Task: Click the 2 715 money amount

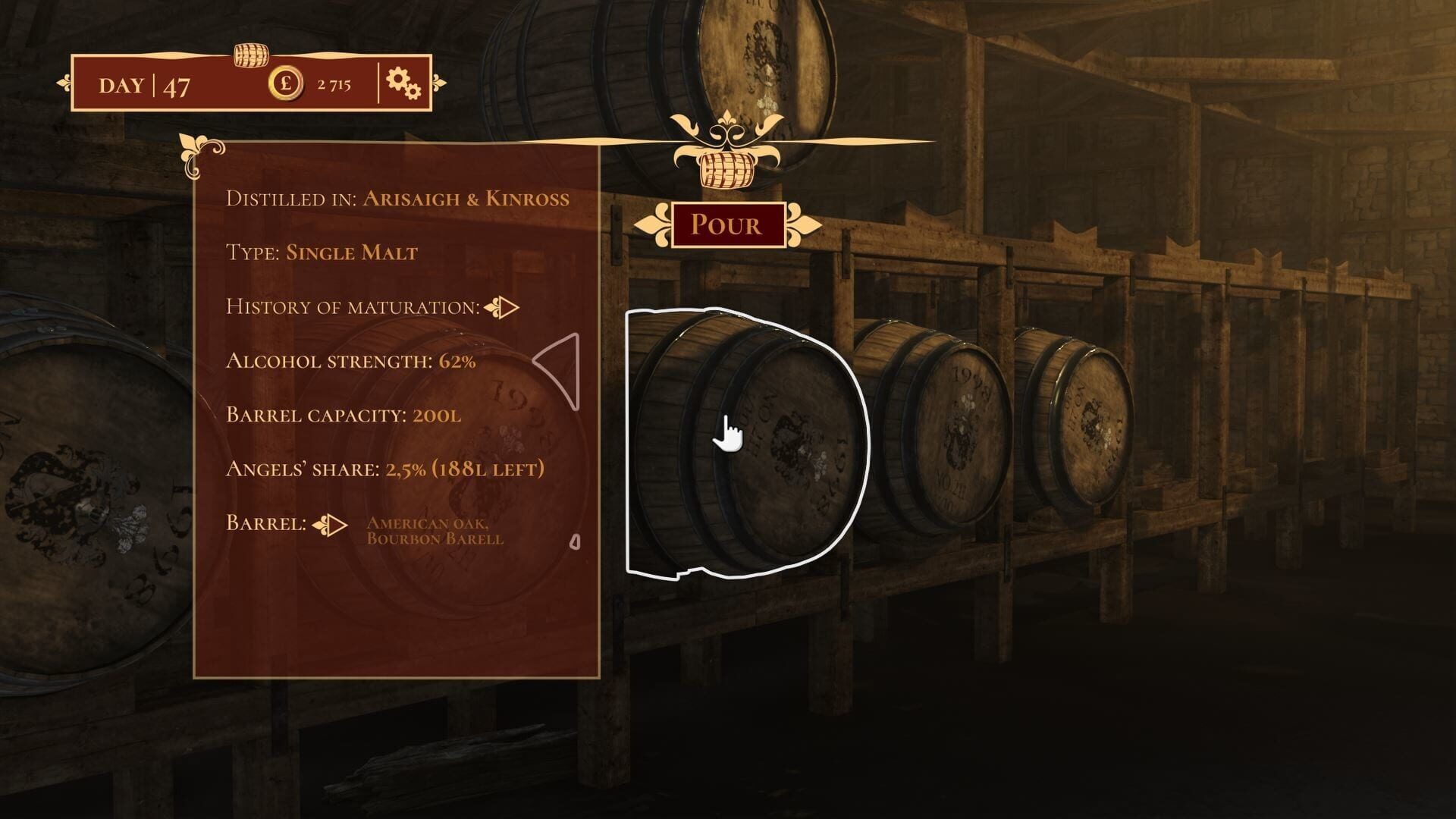Action: (x=334, y=85)
